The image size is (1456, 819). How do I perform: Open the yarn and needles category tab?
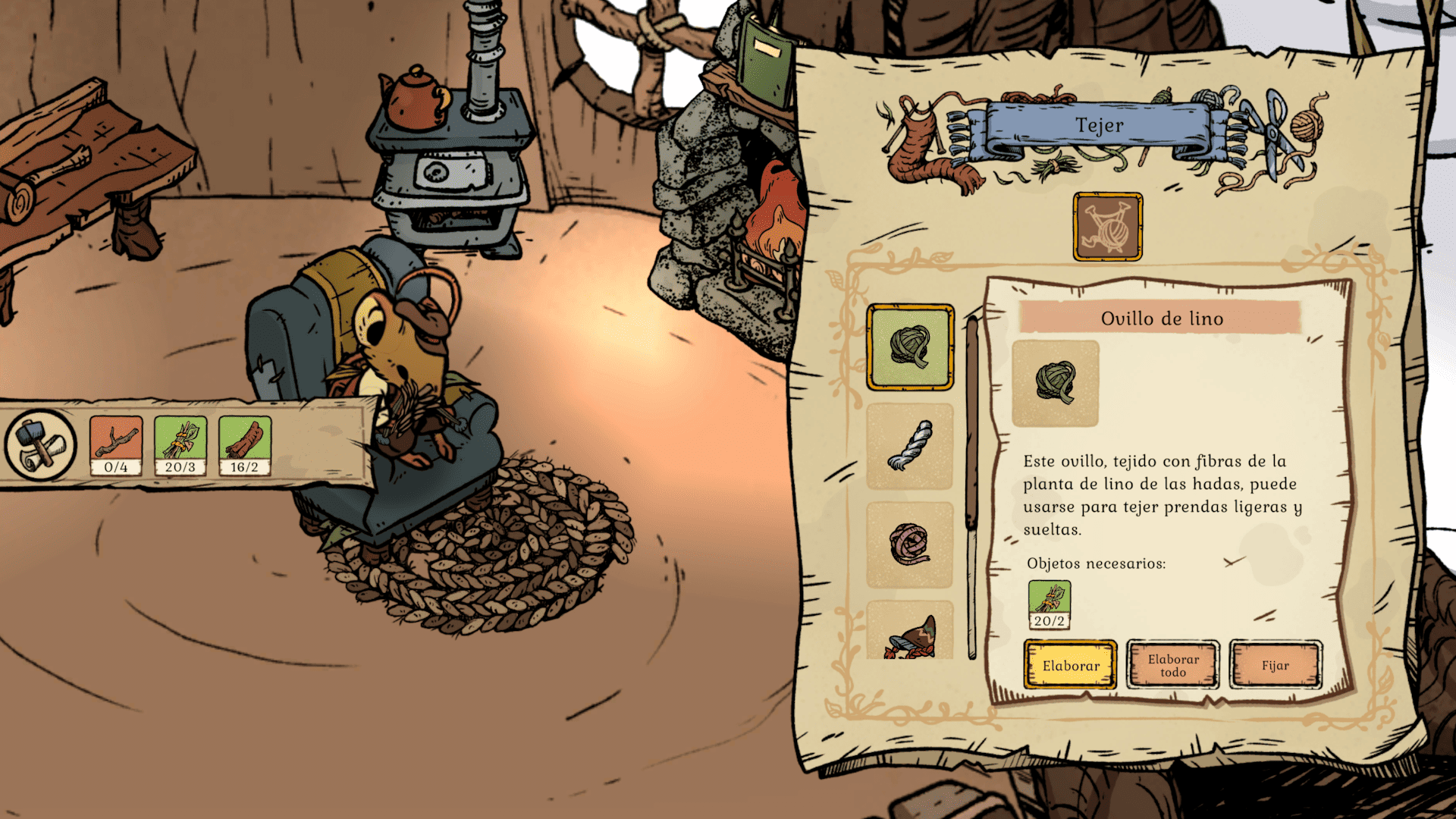(x=1107, y=227)
